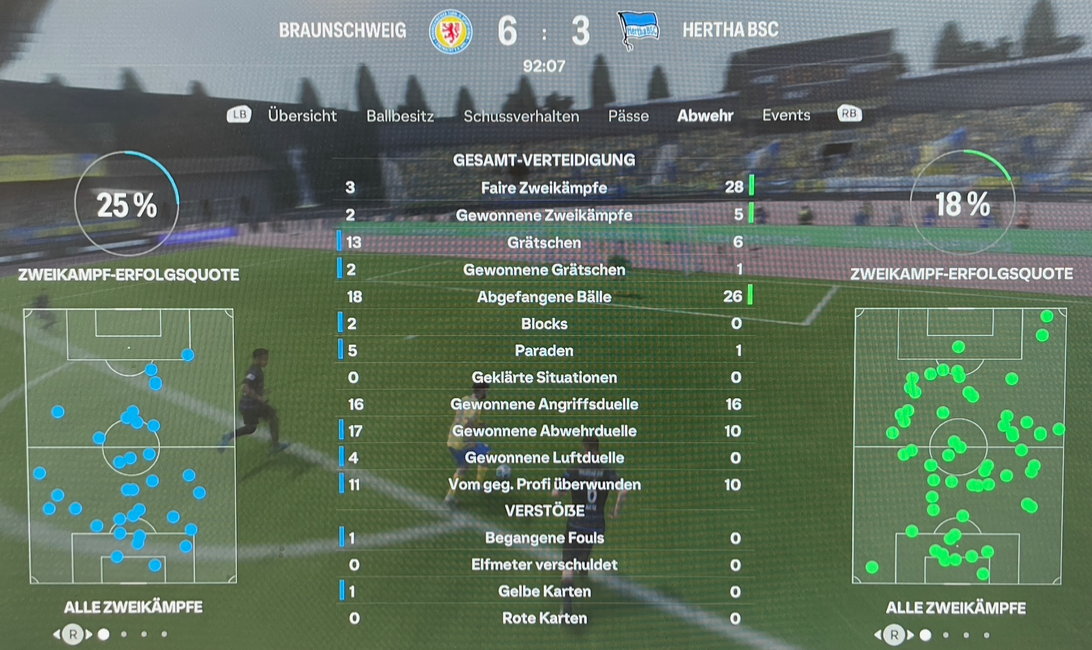This screenshot has height=650, width=1092.
Task: Open the Events tab
Action: 786,115
